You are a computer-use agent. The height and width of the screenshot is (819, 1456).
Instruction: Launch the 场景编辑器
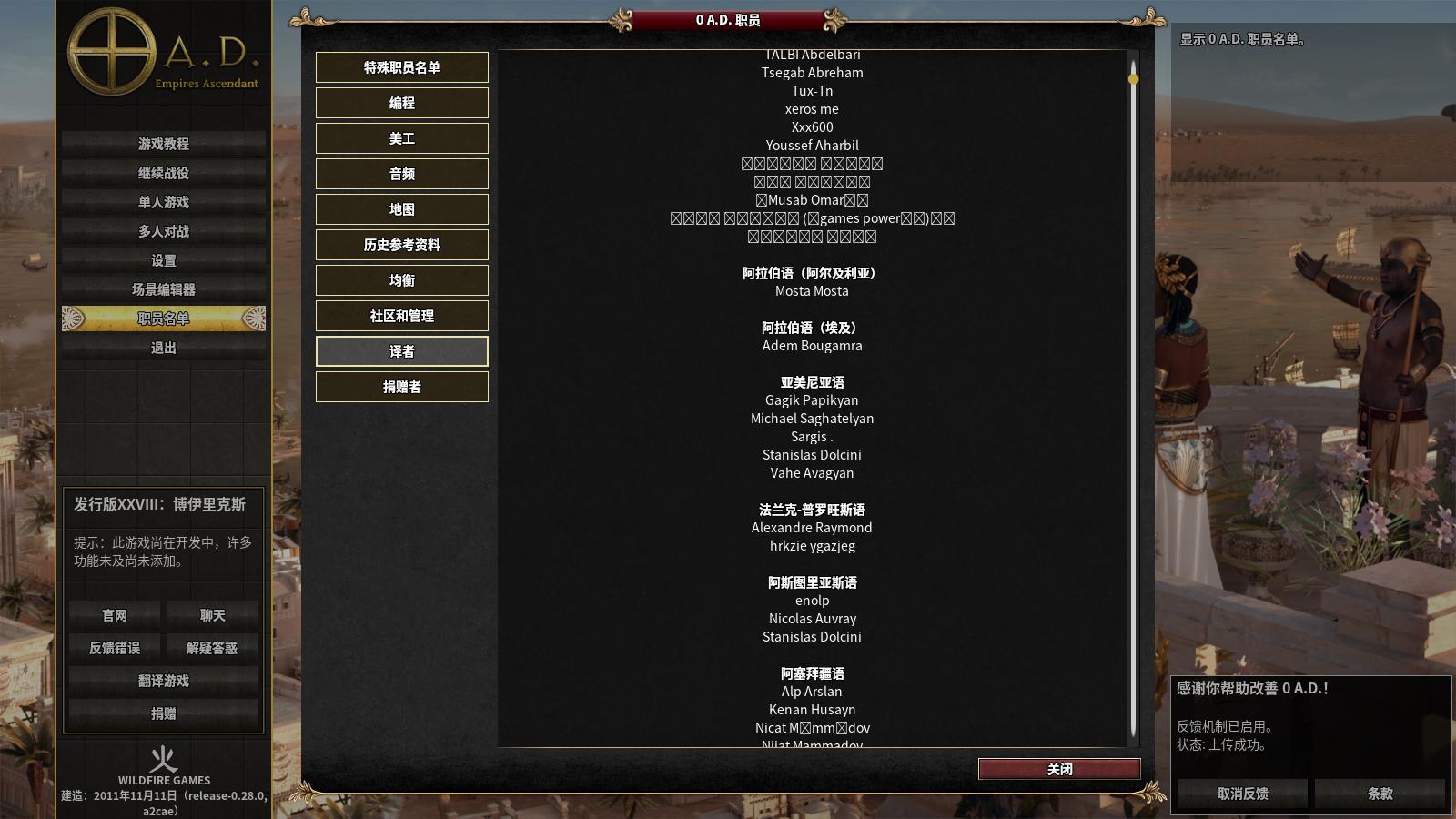[164, 289]
